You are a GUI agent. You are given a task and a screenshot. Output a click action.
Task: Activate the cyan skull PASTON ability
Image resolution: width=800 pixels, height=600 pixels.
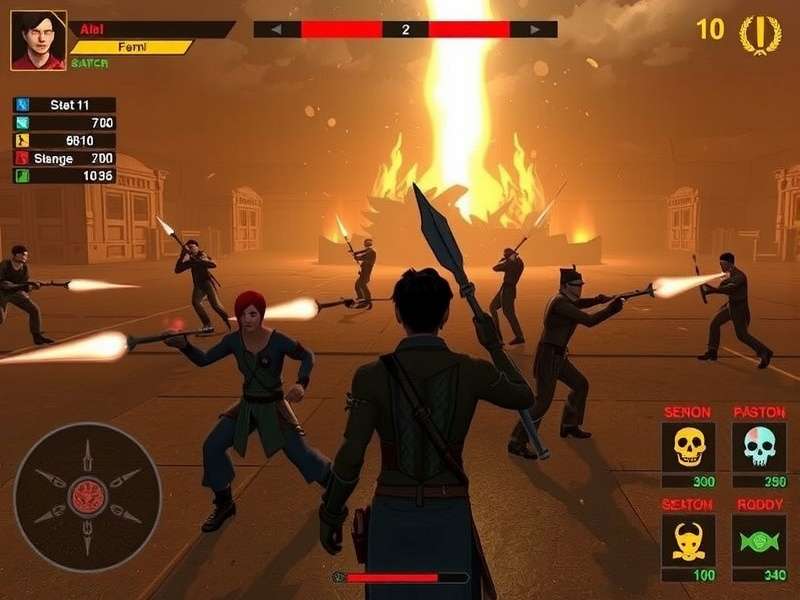pos(759,447)
